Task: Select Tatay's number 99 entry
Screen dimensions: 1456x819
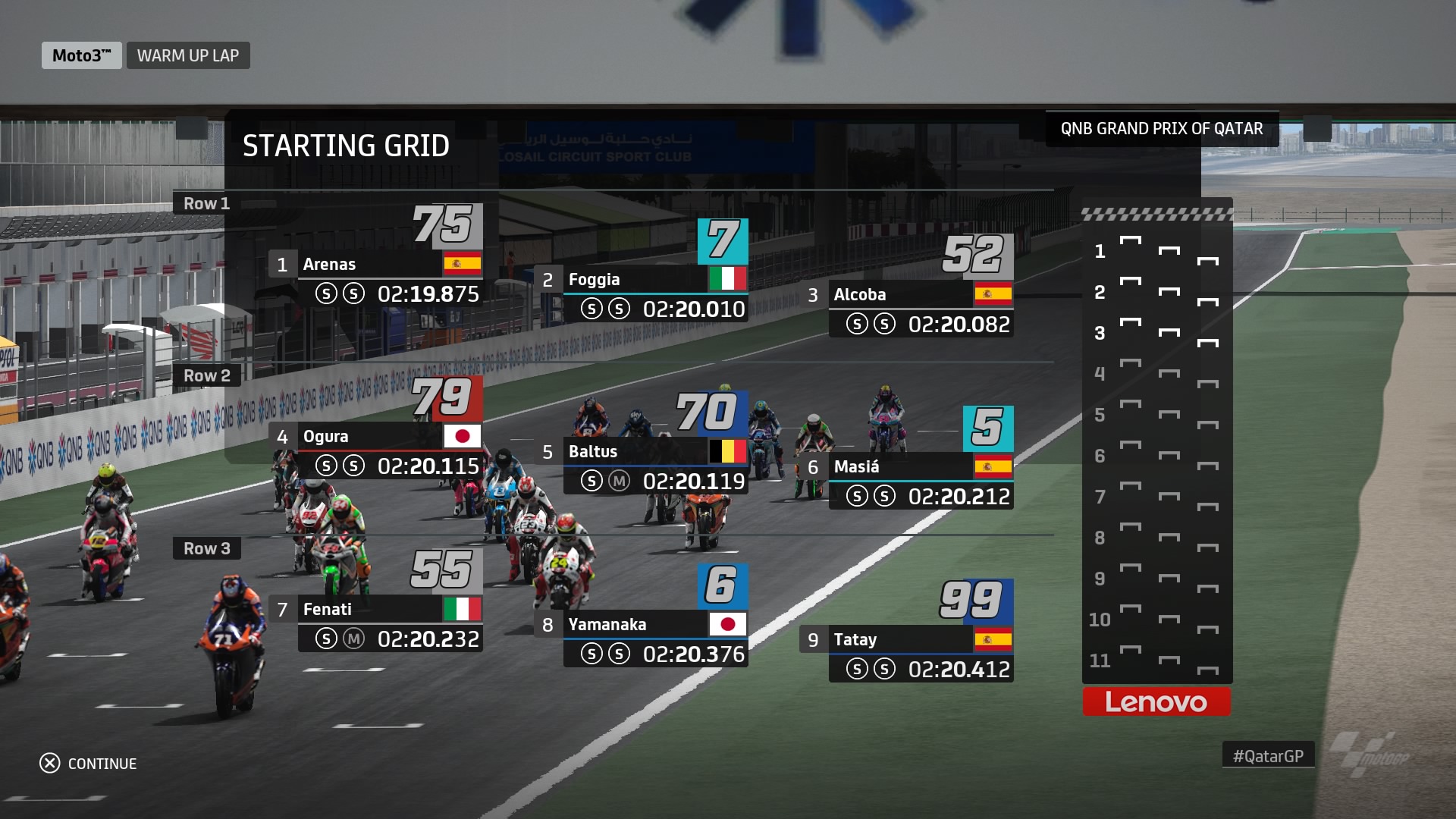Action: (906, 640)
